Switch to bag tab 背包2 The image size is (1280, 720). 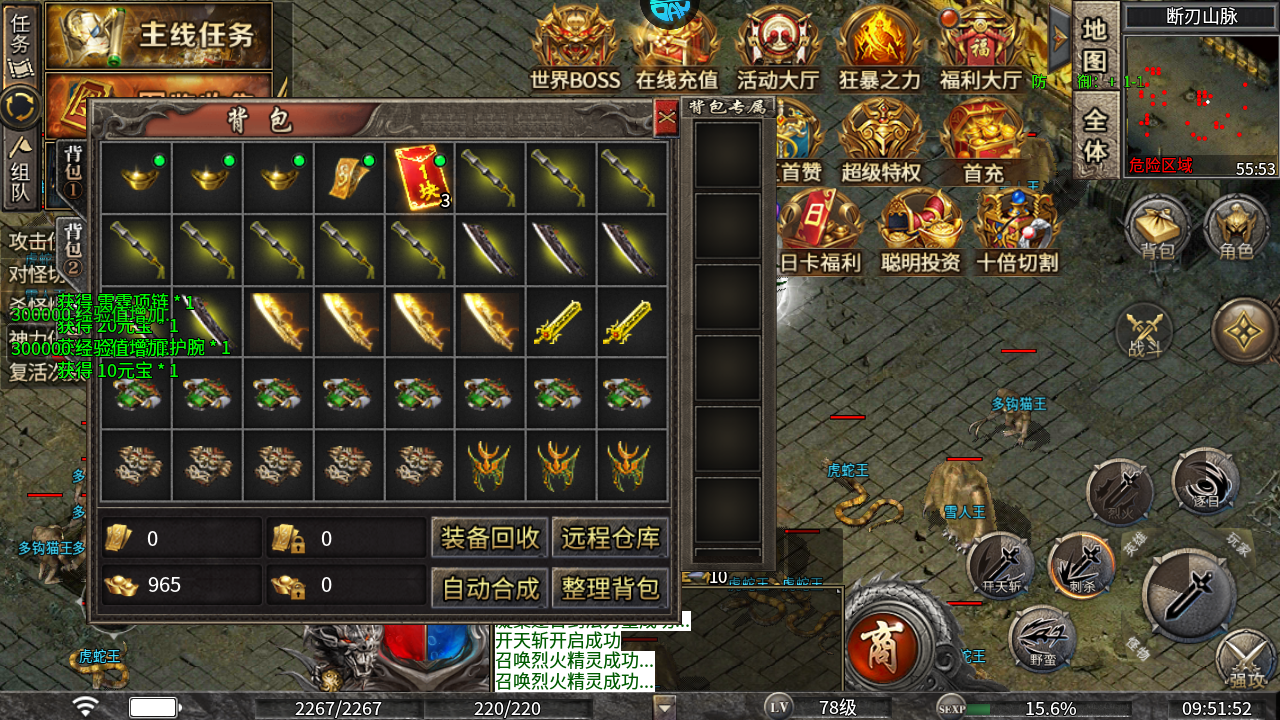click(x=73, y=245)
